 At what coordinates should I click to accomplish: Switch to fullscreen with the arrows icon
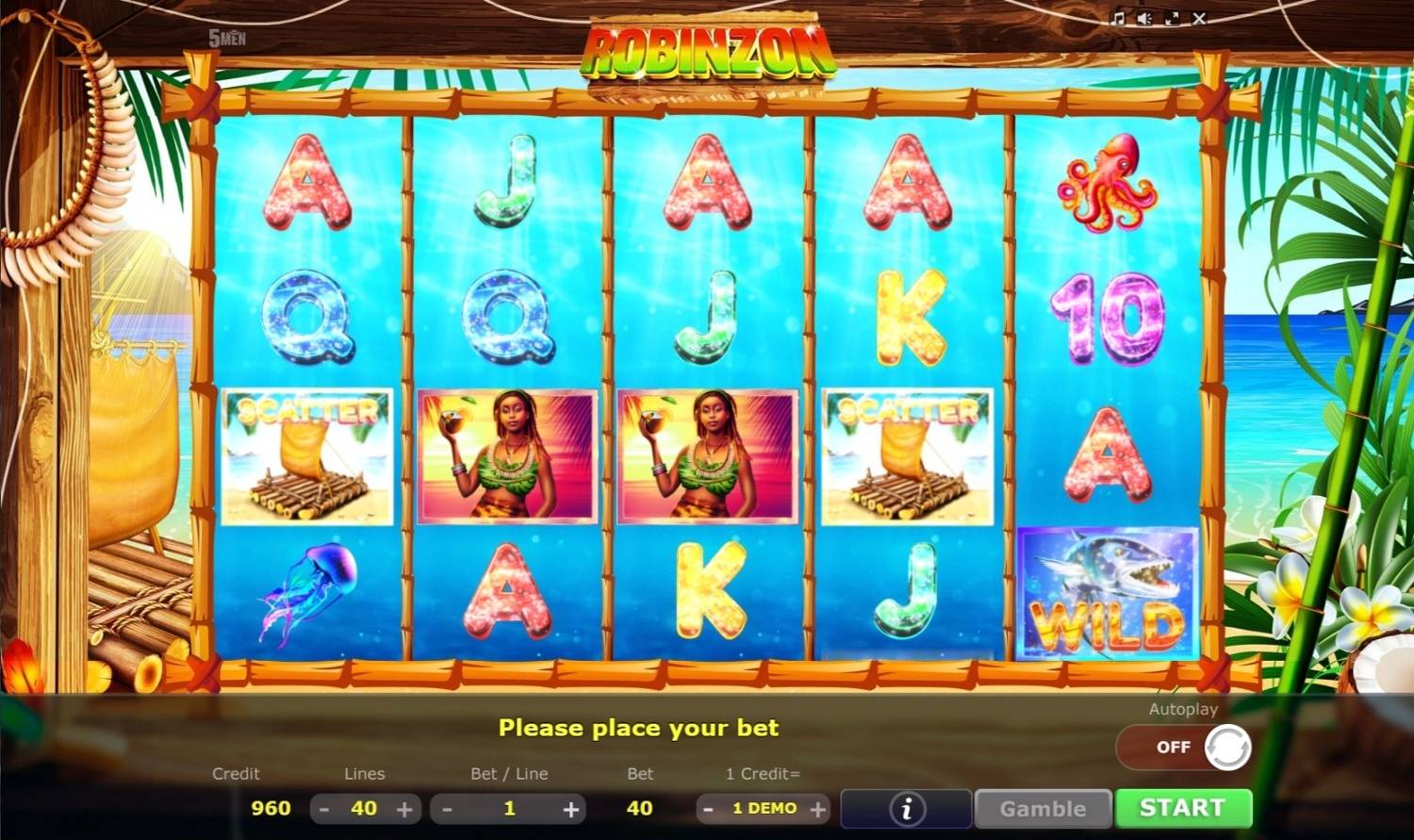coord(1172,18)
